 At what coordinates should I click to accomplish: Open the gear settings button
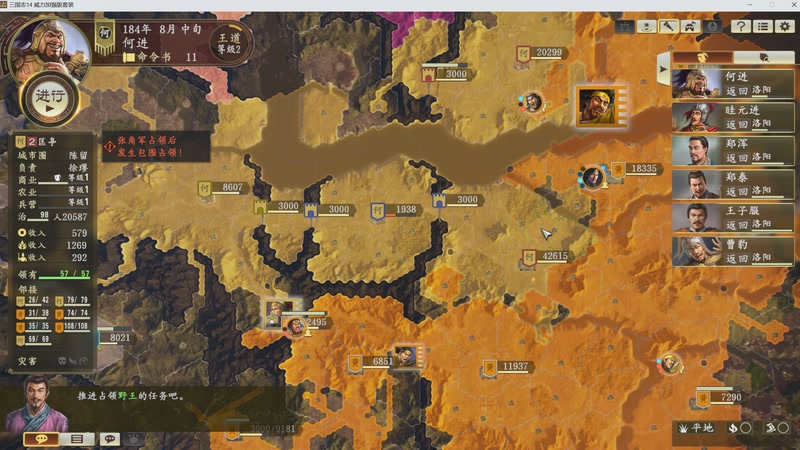pyautogui.click(x=785, y=27)
